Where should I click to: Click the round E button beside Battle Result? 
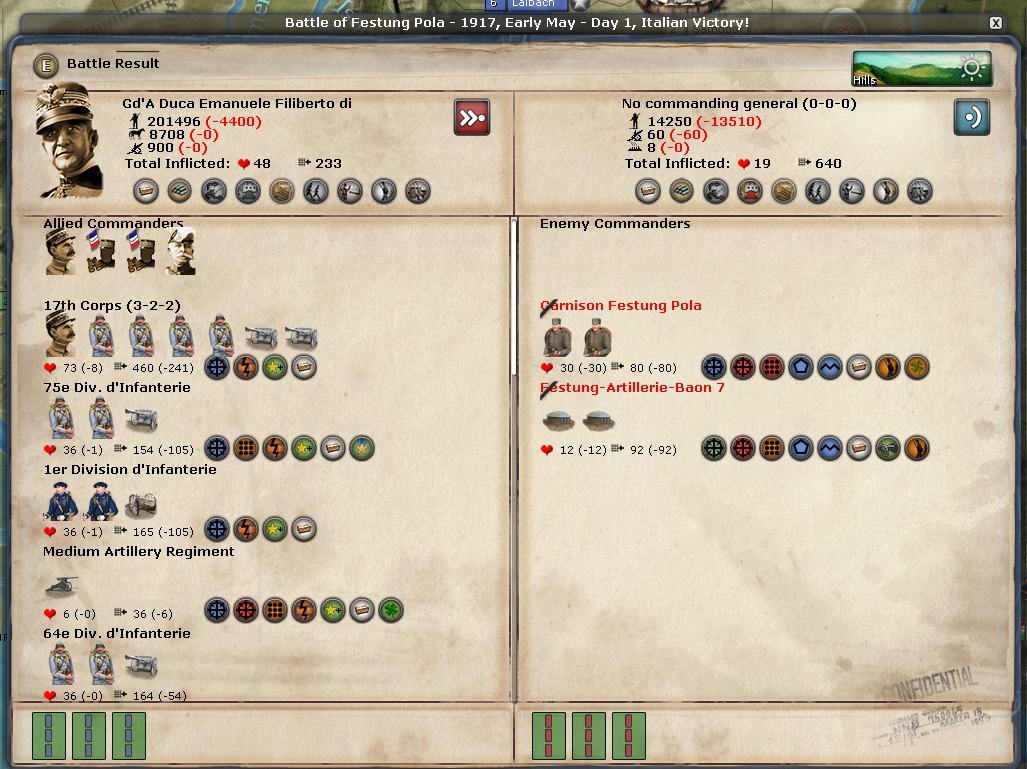[45, 66]
